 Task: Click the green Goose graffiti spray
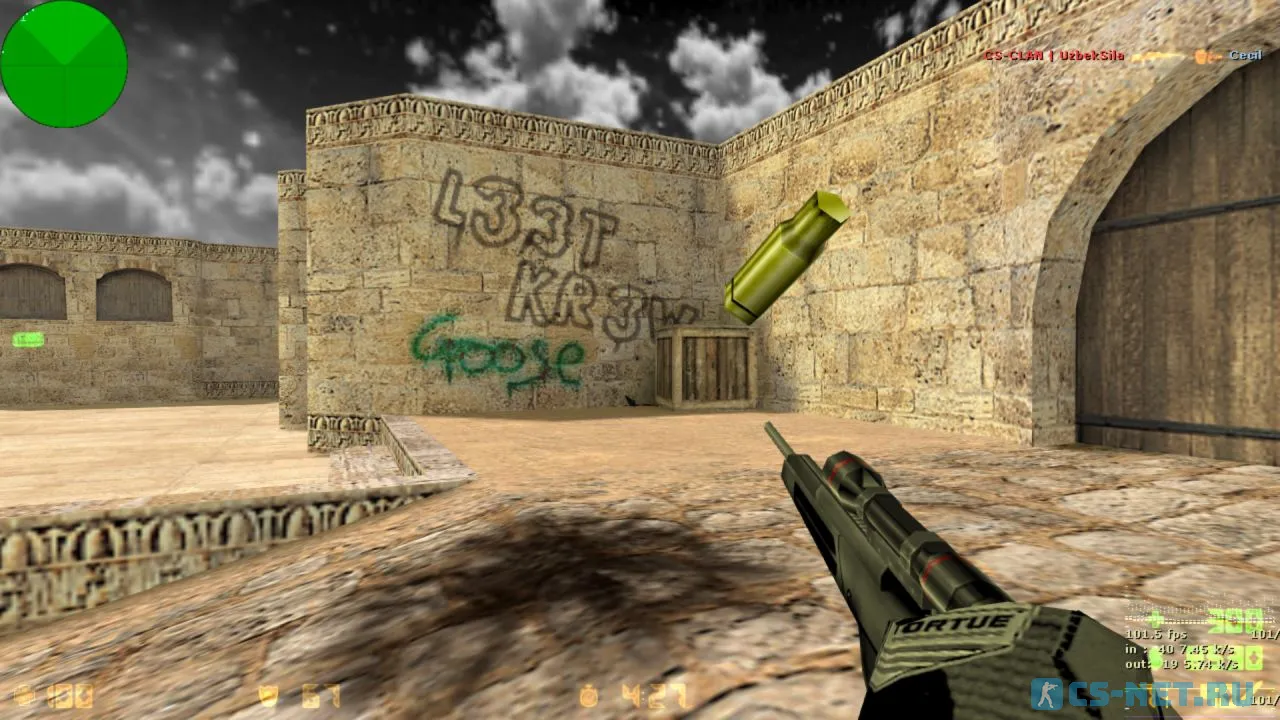(497, 357)
